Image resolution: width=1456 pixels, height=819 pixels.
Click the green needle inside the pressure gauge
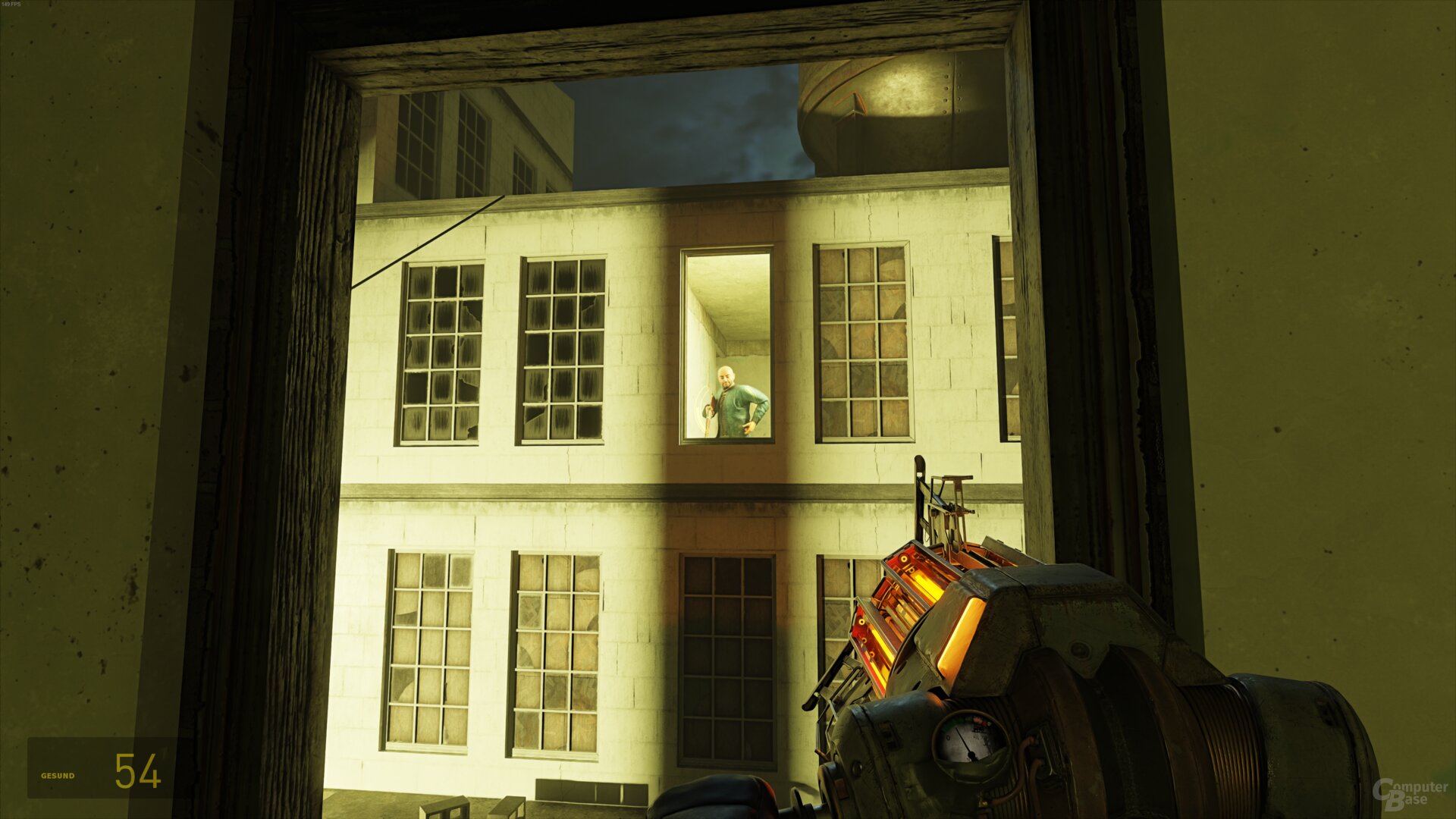[963, 734]
